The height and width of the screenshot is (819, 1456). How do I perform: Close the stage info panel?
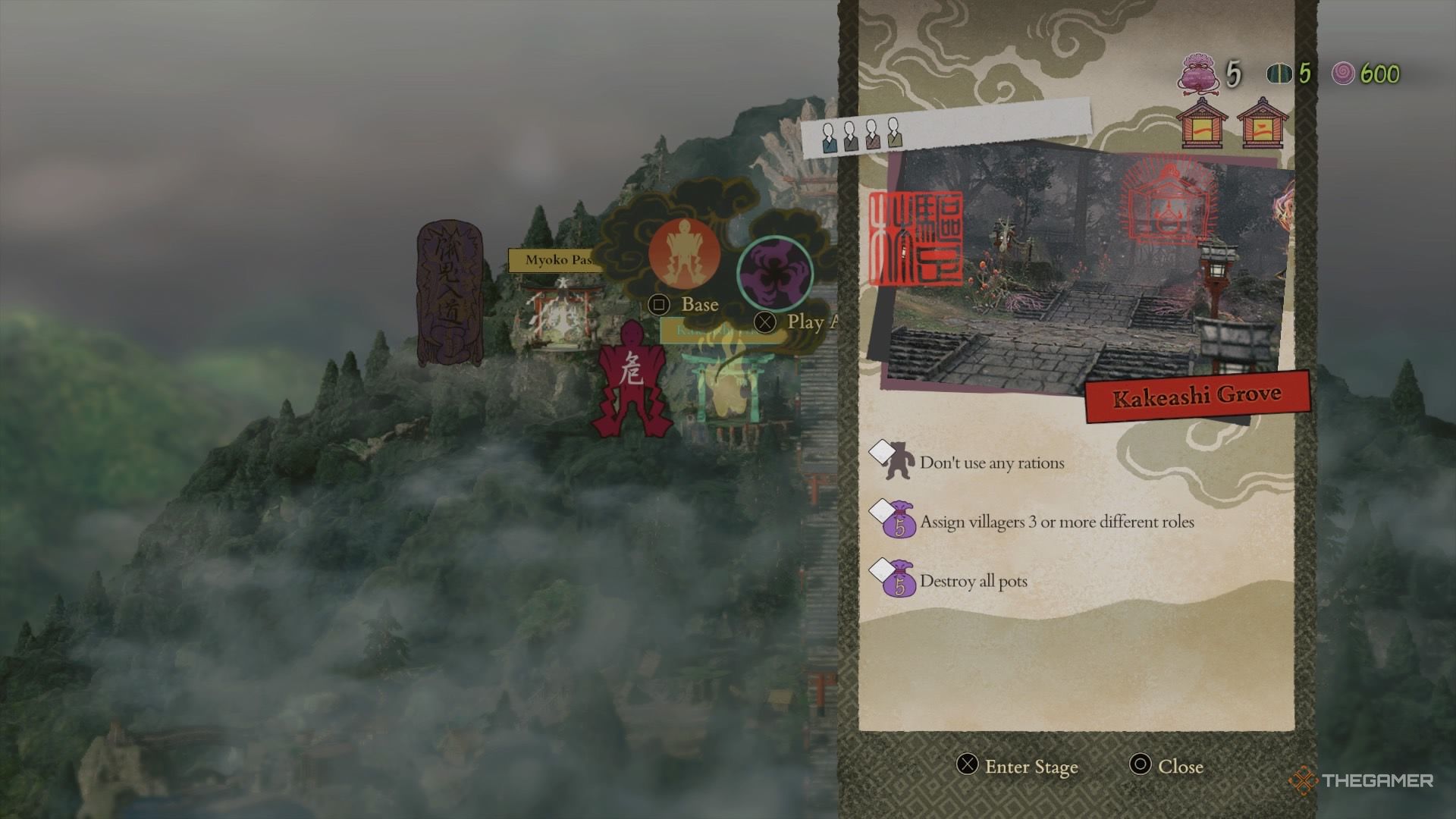[1166, 767]
